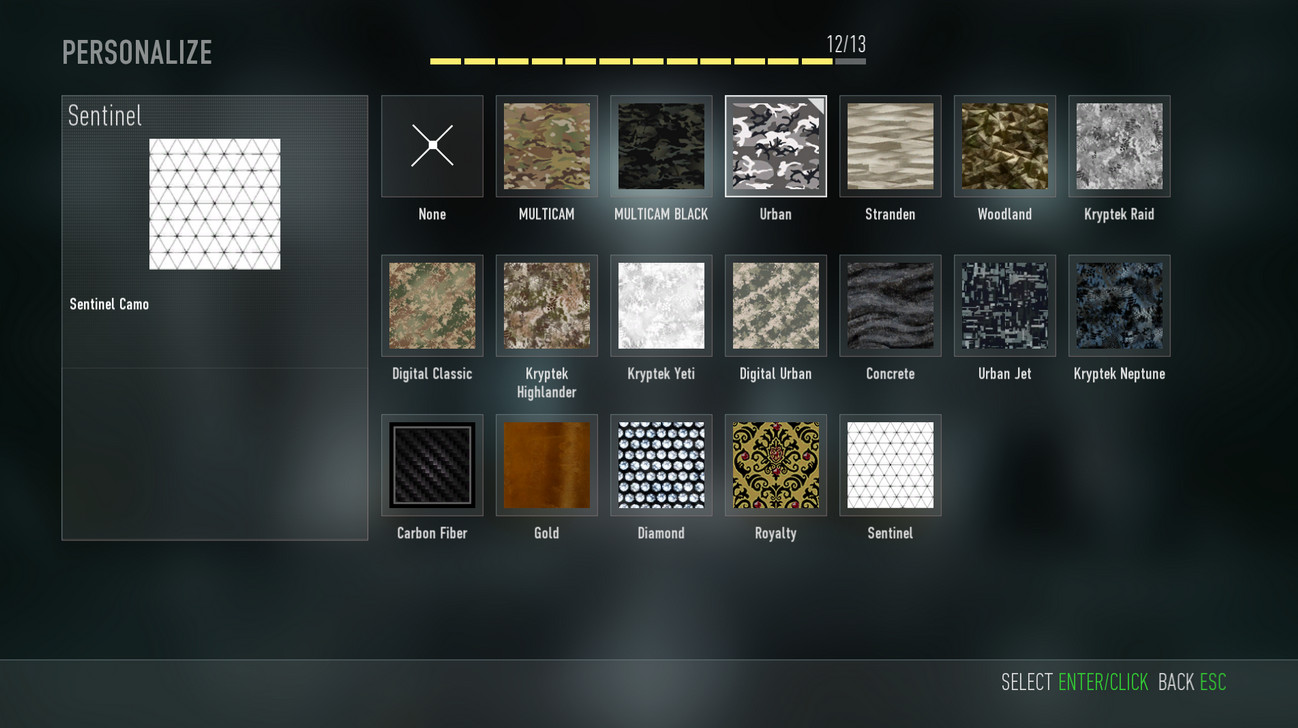
Task: Select the Urban camo tile
Action: [x=775, y=146]
